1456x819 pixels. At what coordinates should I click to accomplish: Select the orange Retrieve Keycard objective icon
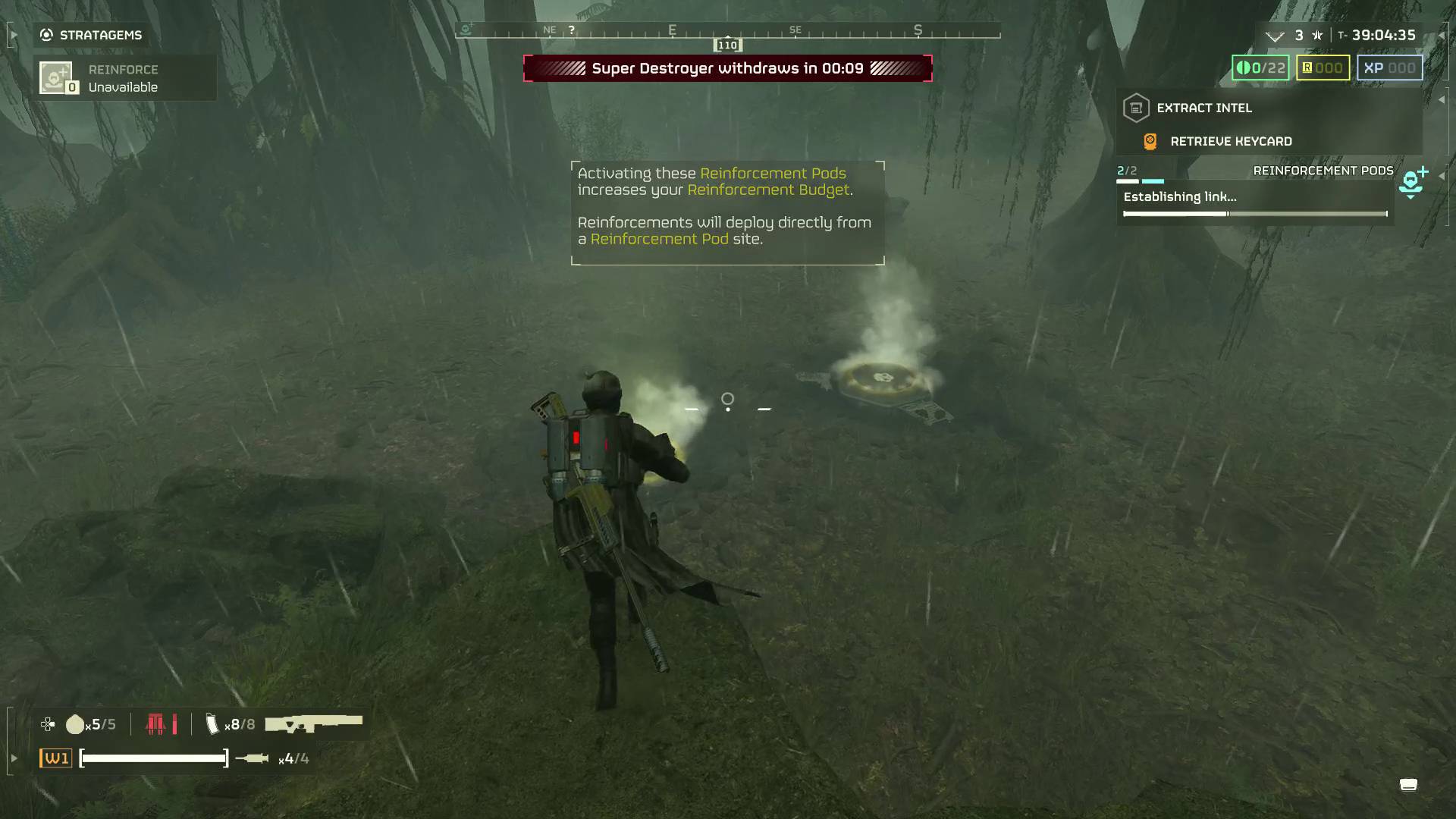(x=1150, y=140)
